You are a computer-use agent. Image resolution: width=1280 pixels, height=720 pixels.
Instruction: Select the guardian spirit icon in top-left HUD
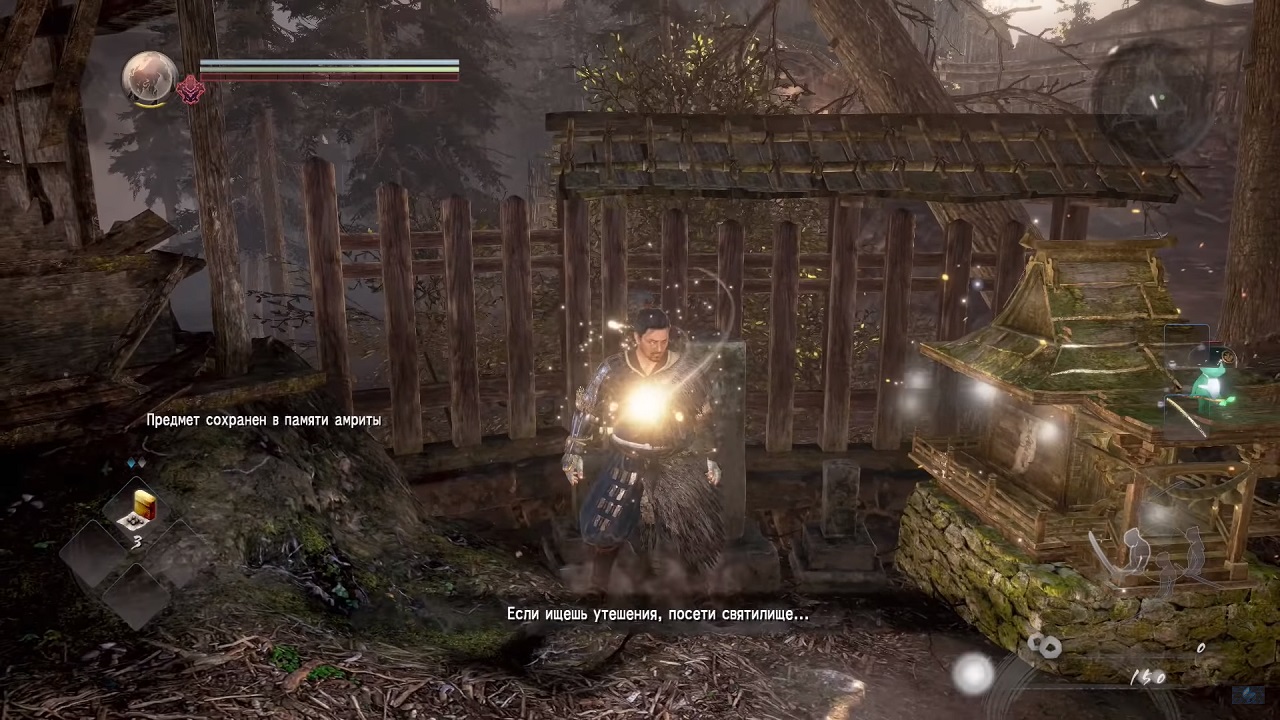click(148, 78)
